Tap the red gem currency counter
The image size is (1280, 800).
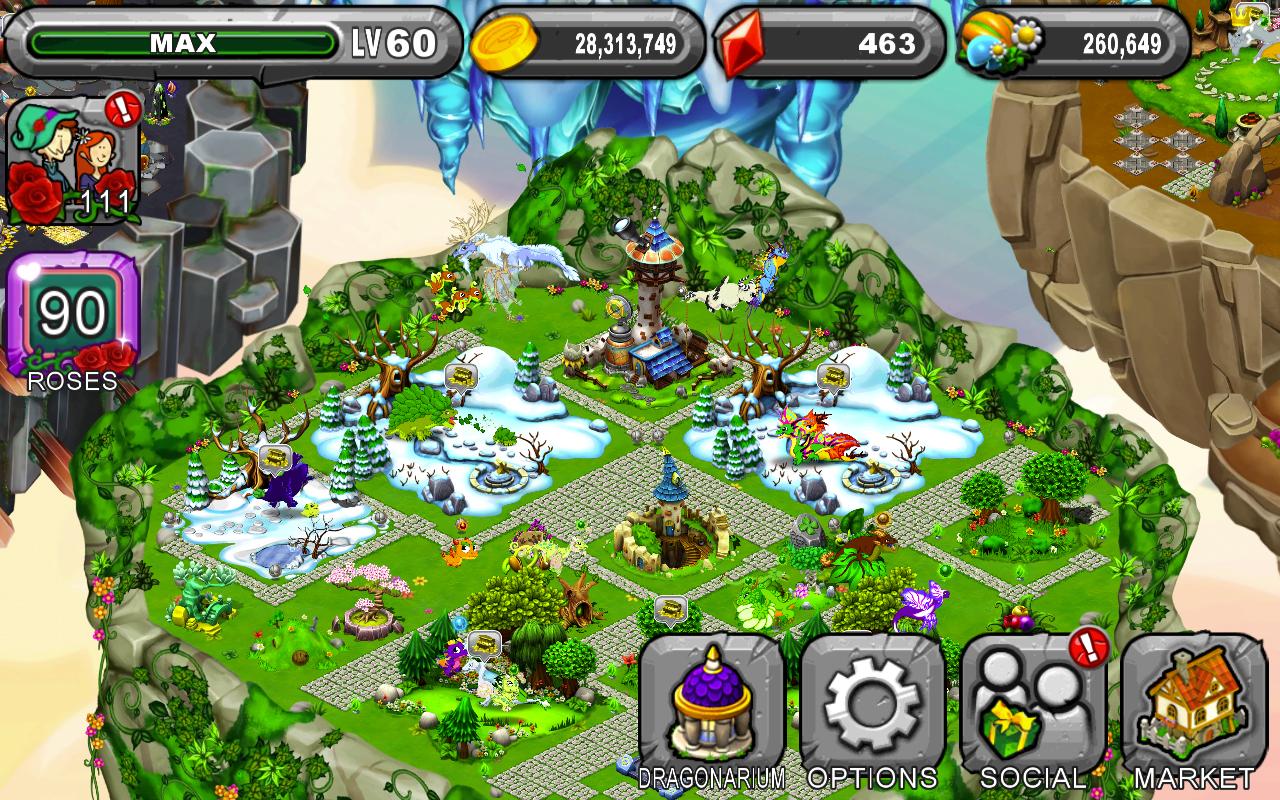(830, 43)
